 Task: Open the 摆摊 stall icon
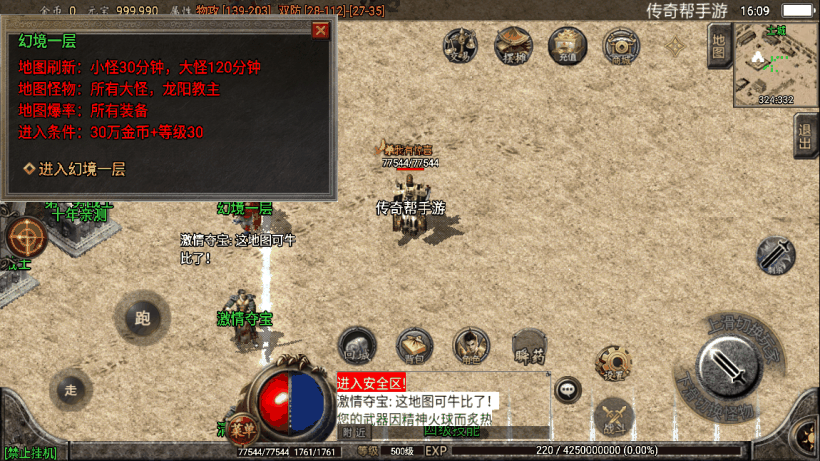514,45
